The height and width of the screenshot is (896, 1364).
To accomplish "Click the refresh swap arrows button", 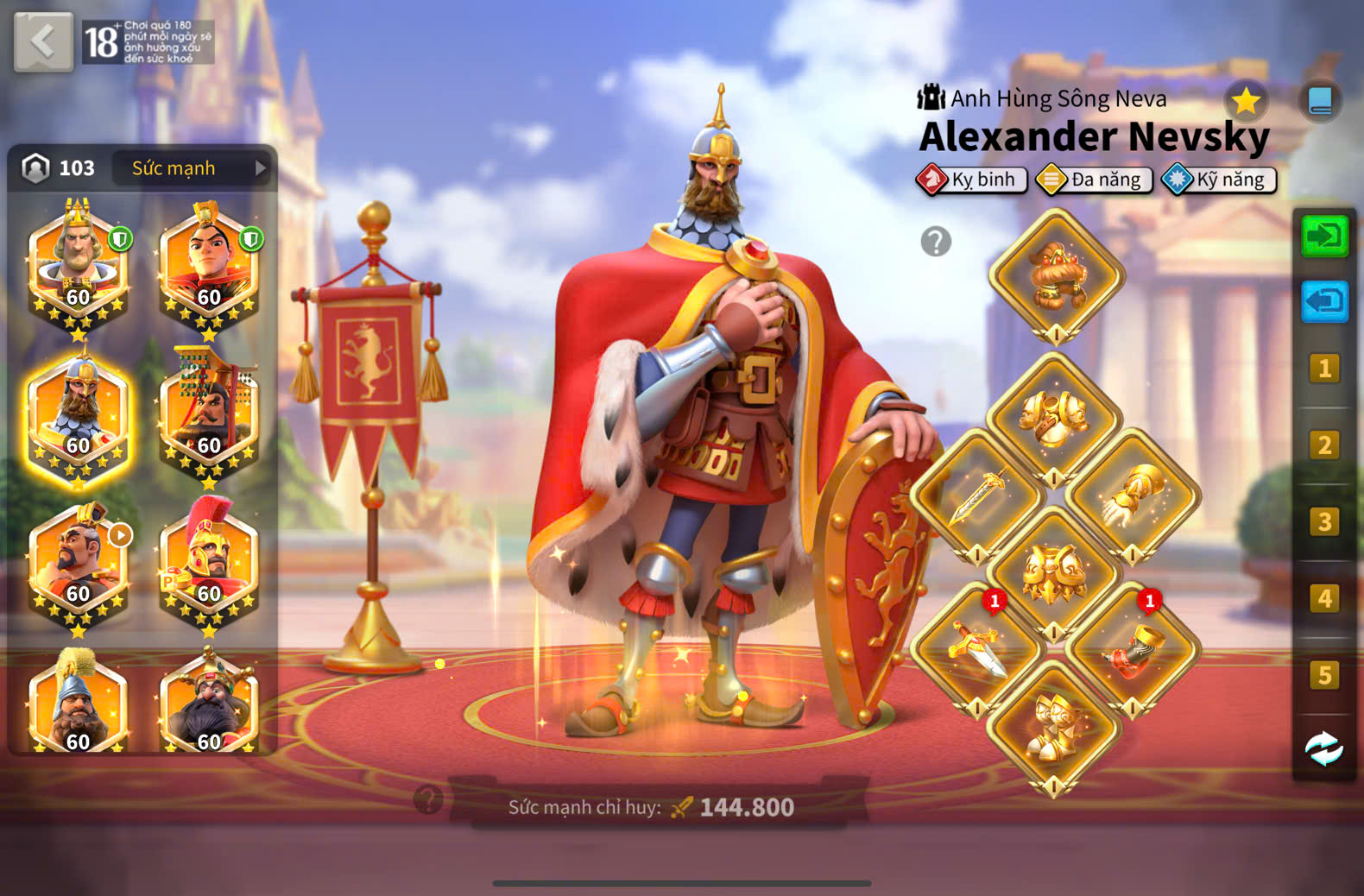I will pos(1324,748).
